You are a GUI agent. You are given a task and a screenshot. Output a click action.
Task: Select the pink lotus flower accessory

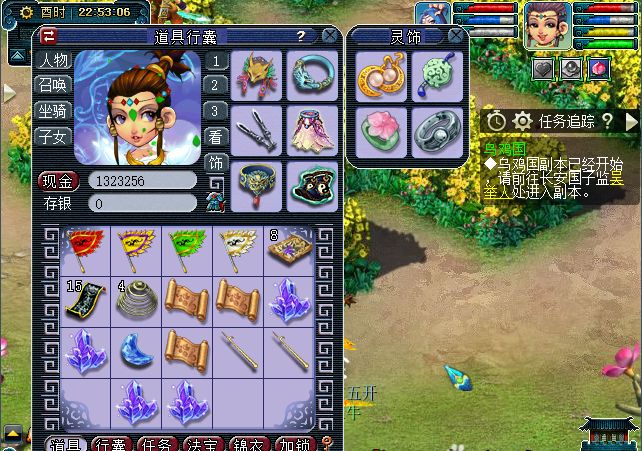click(380, 130)
